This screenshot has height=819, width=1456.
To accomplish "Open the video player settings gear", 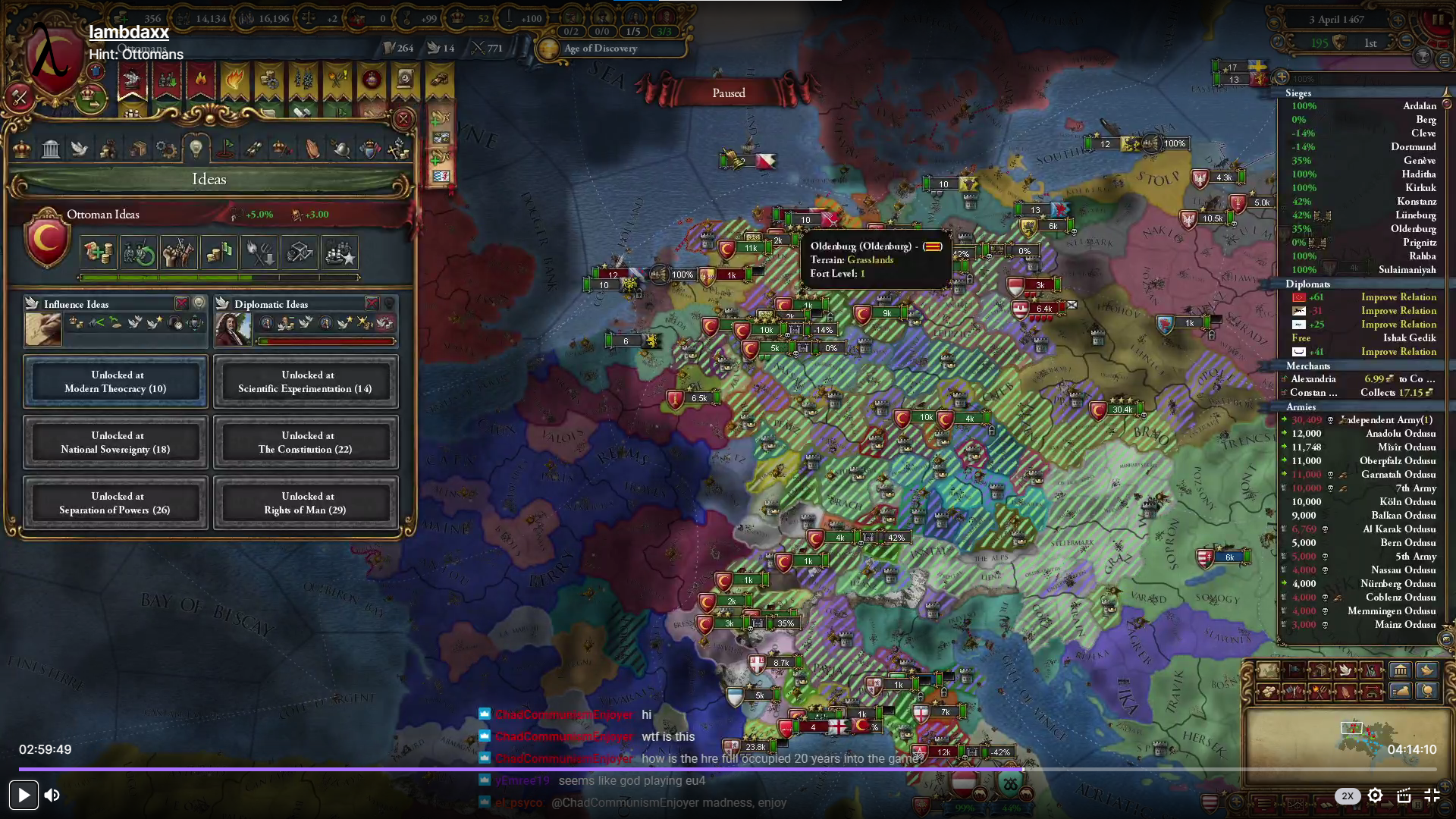I will click(1375, 795).
